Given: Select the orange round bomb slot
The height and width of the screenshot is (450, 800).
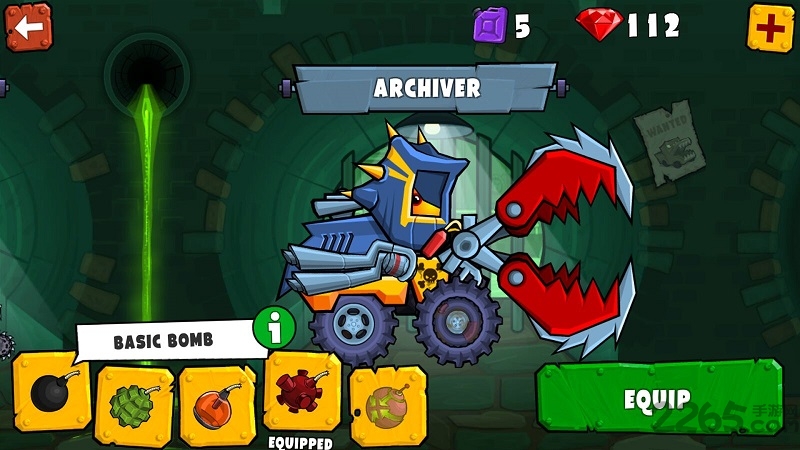Looking at the screenshot, I should tap(217, 404).
